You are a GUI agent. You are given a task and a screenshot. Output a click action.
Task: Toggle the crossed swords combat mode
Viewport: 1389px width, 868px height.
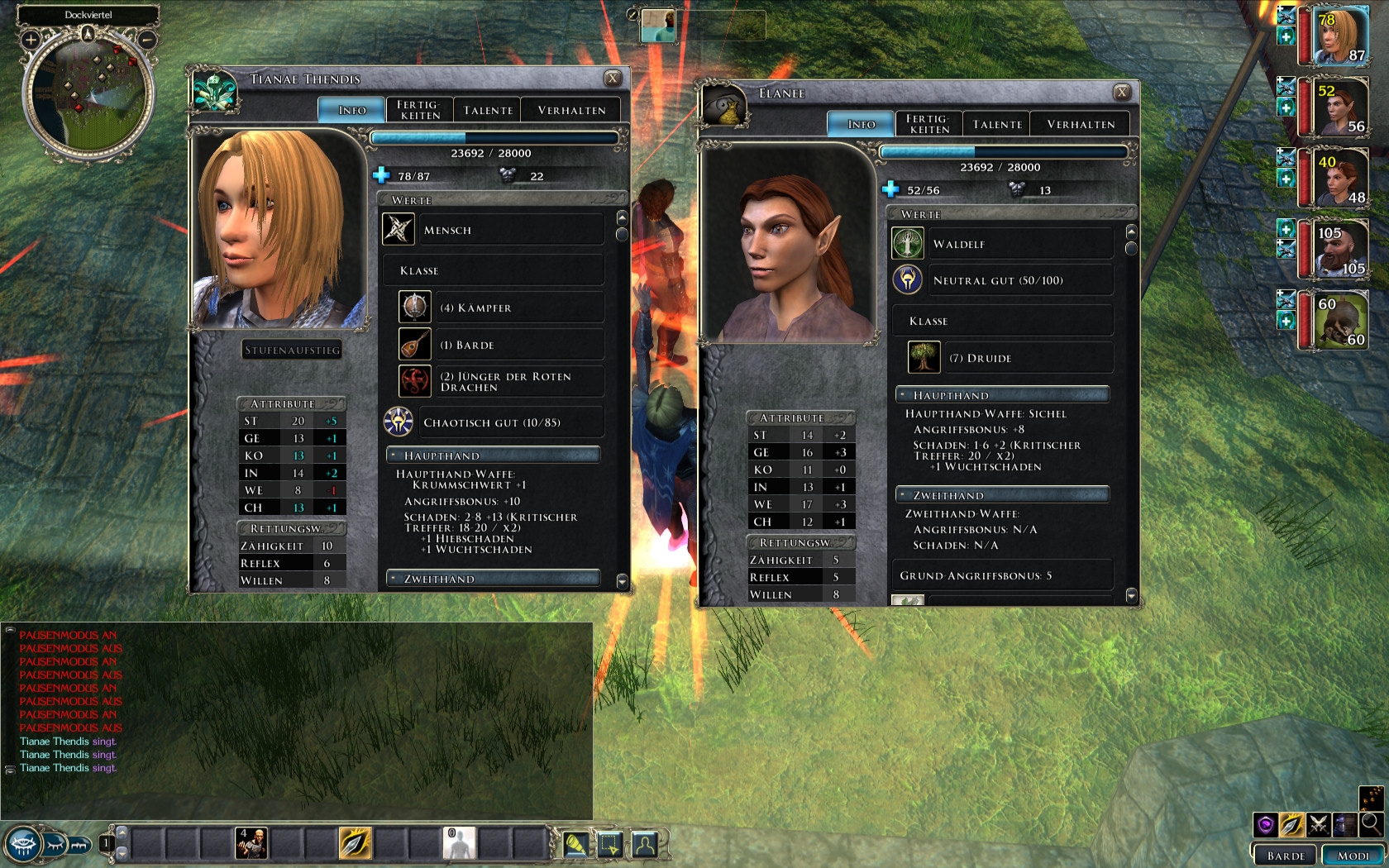click(1319, 824)
